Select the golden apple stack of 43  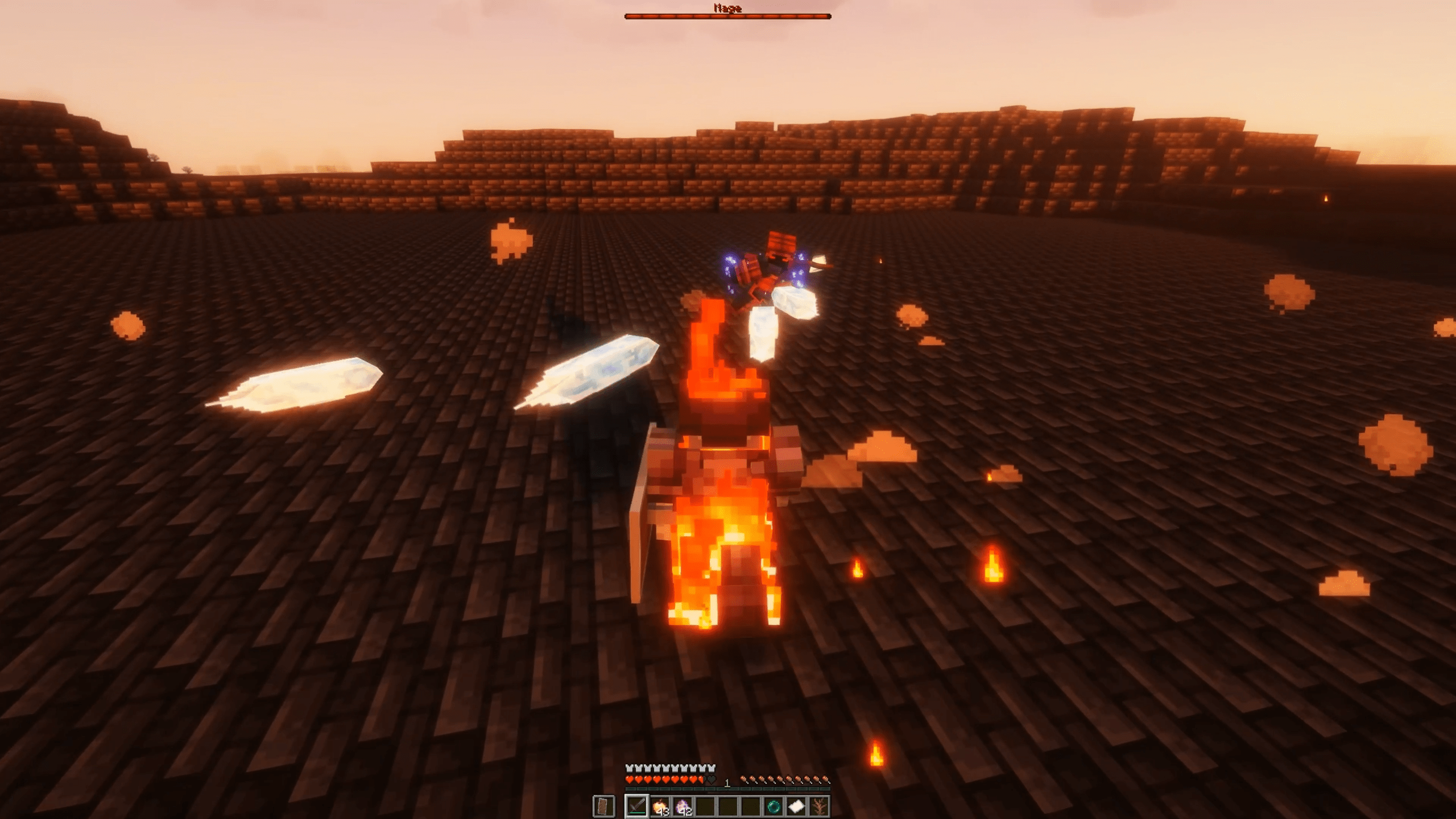coord(661,806)
